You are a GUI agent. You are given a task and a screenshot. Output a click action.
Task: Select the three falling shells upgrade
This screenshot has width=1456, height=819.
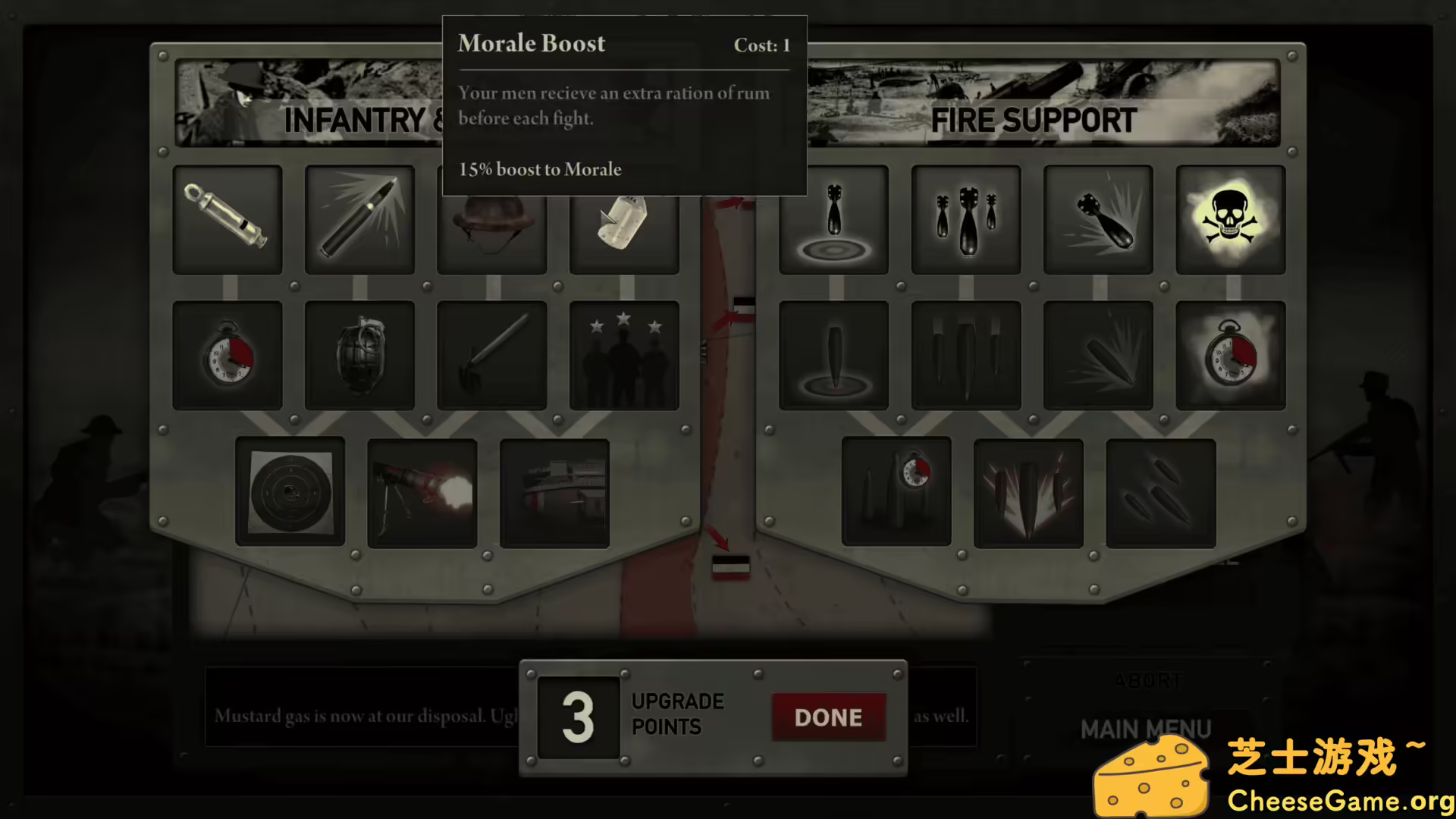click(1160, 493)
